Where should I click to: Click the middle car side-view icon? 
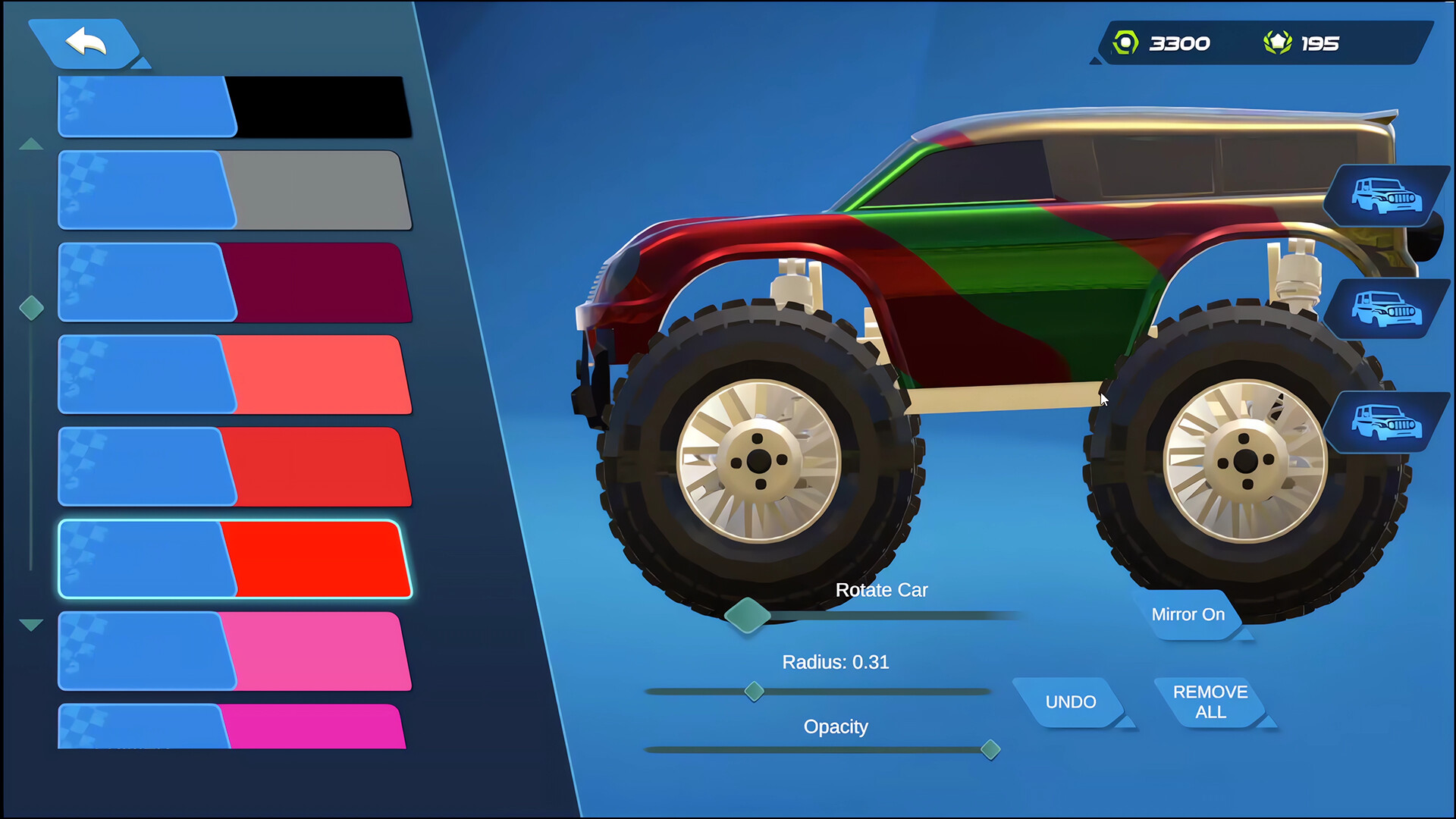coord(1390,309)
